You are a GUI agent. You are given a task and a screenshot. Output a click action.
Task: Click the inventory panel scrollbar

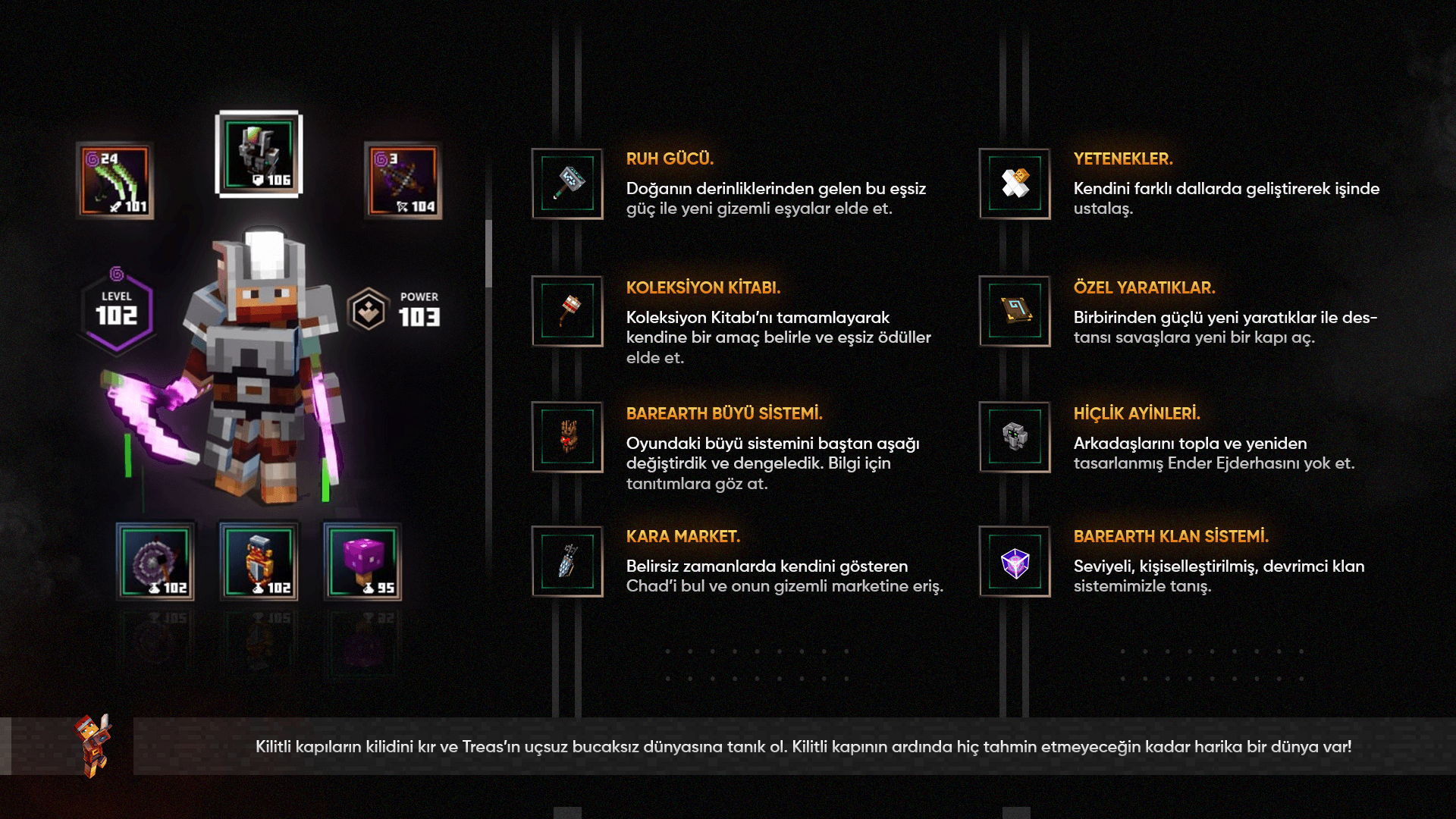488,254
